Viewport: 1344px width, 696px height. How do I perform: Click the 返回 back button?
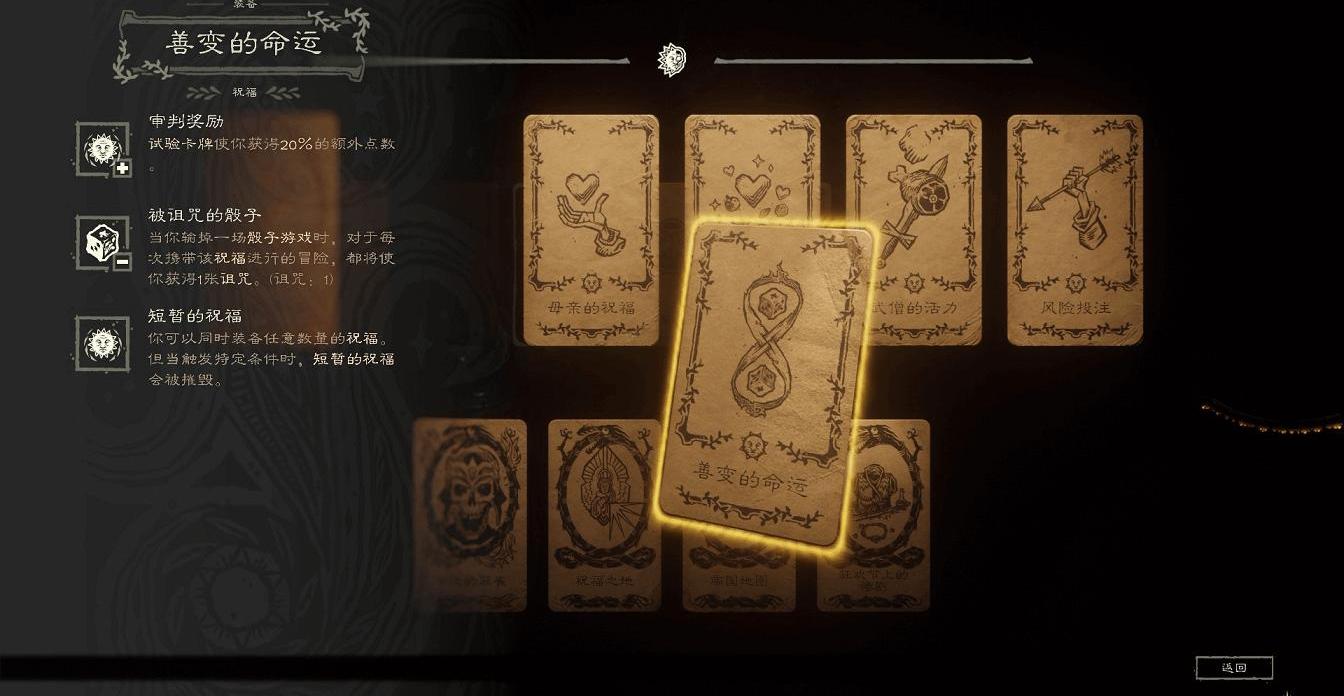1234,667
